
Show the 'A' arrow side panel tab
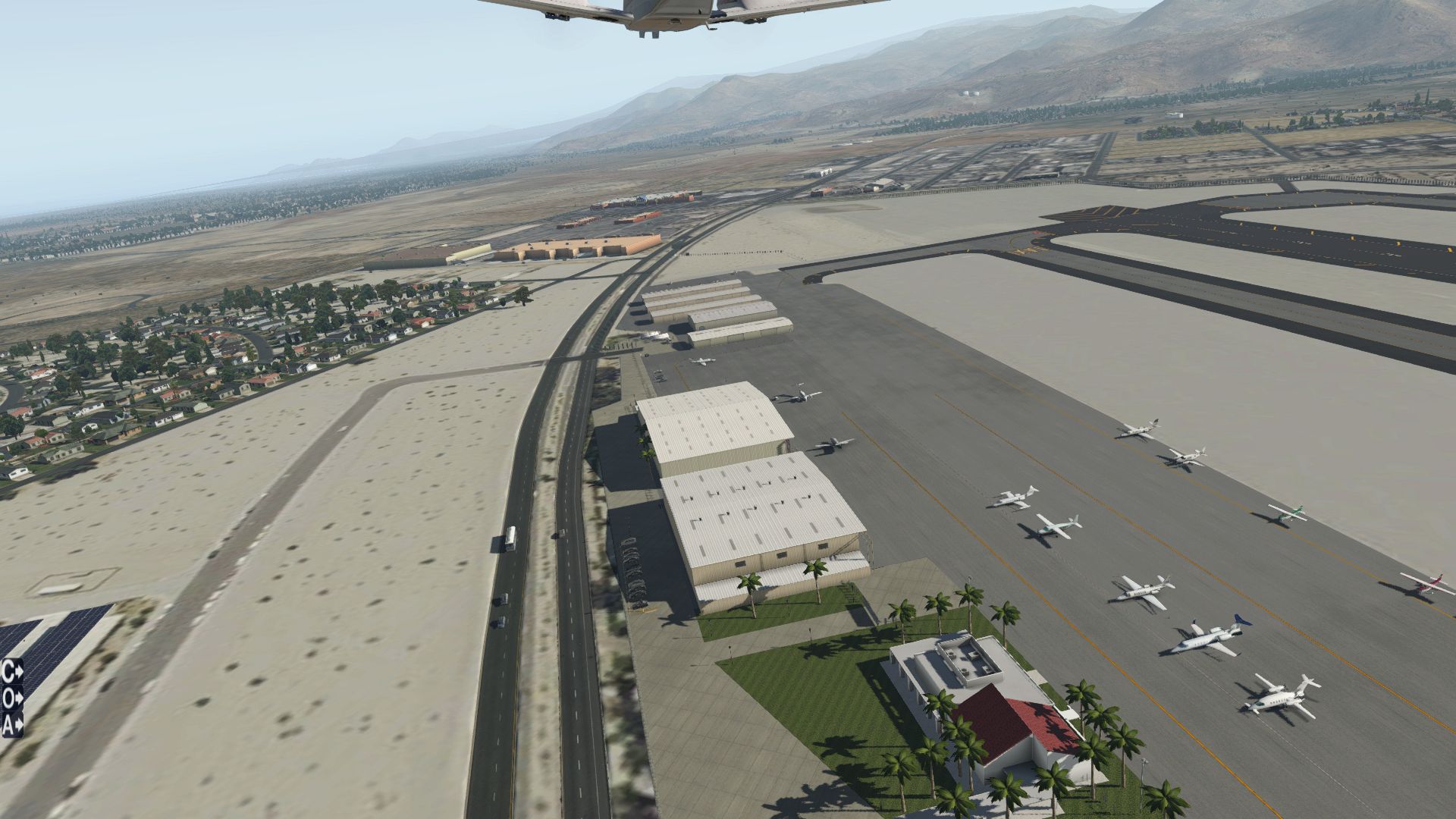tap(11, 723)
